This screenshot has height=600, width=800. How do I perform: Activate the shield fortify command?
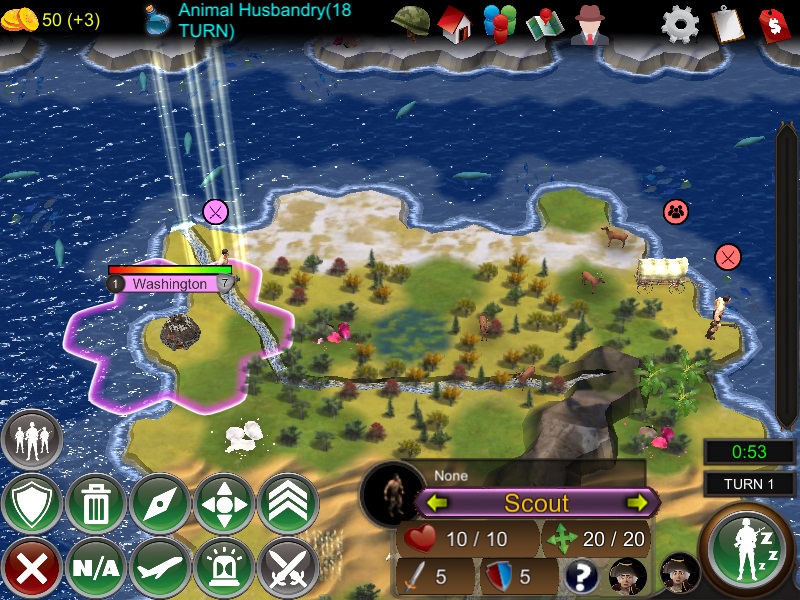32,504
